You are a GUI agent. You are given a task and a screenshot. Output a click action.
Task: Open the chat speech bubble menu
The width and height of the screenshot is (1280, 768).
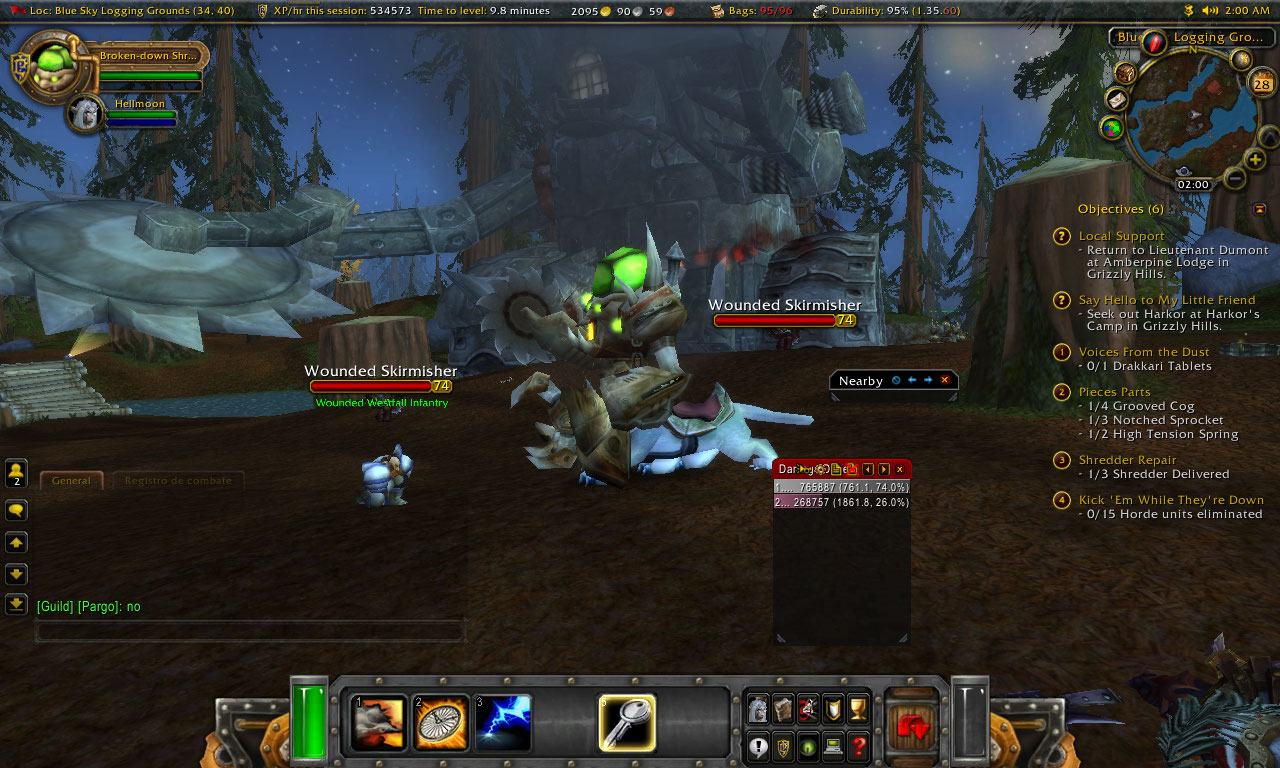pyautogui.click(x=16, y=510)
